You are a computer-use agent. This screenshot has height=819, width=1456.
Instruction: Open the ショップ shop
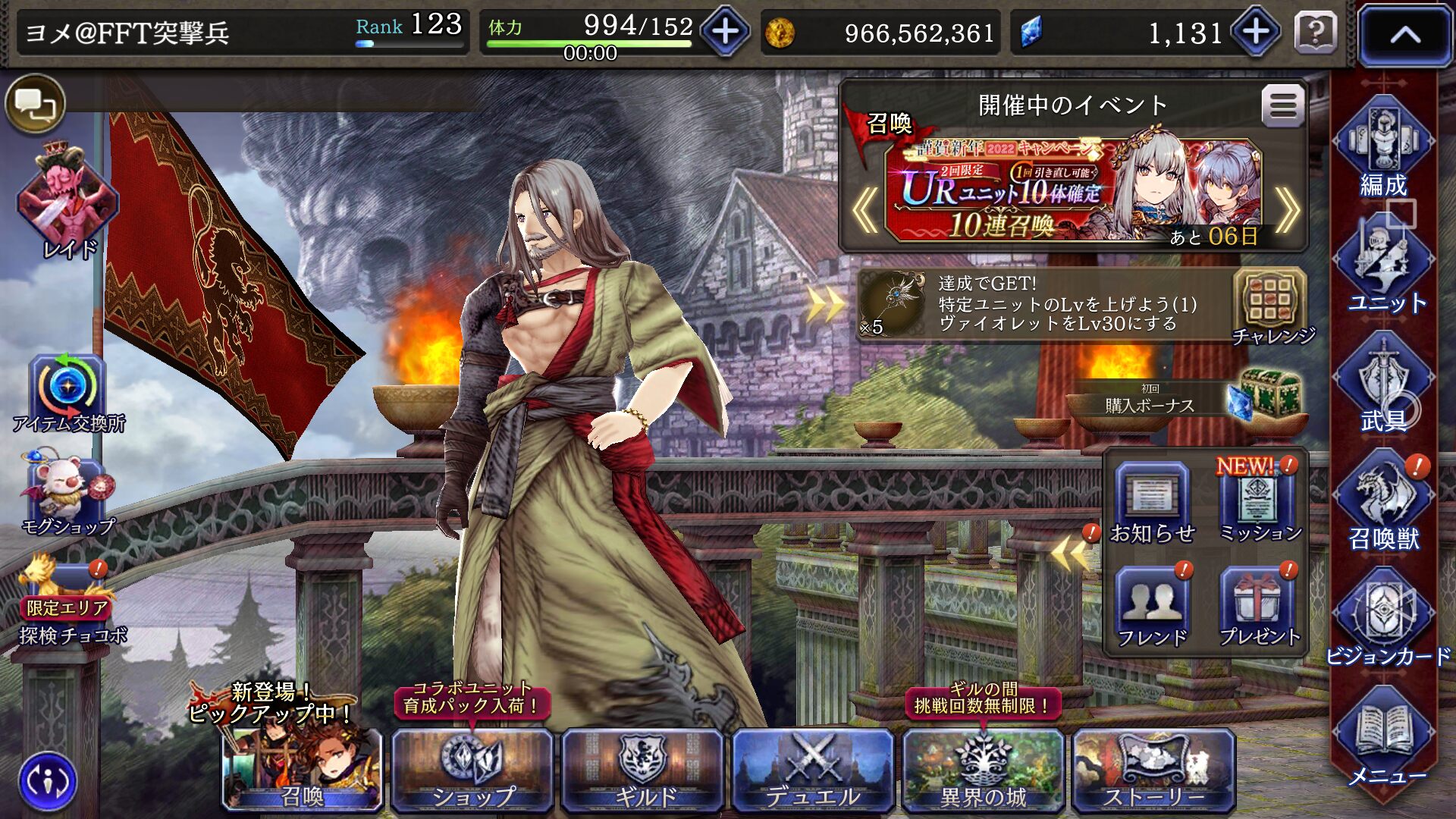472,769
